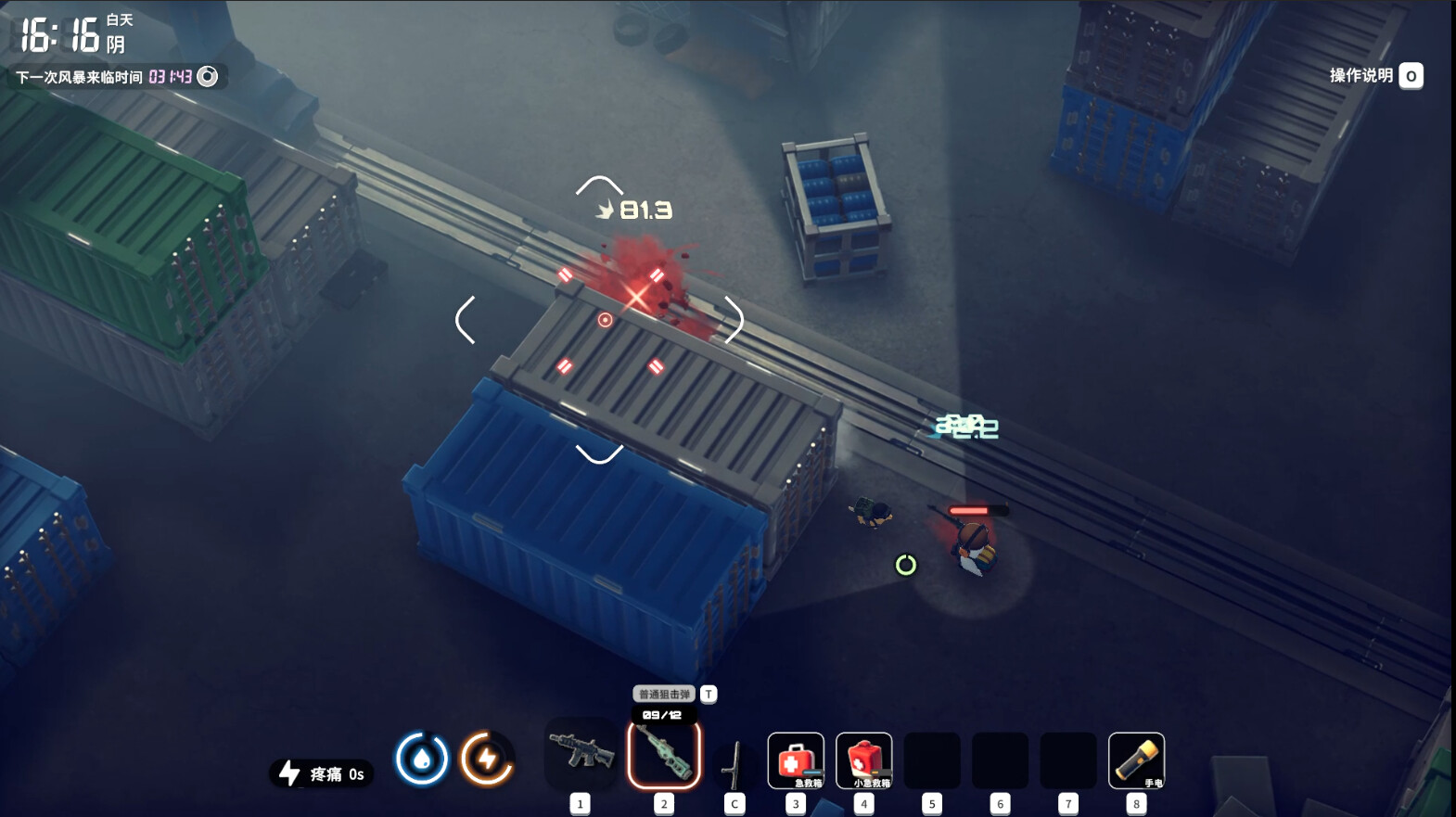Use the 小急救箱 small first aid kit

(x=864, y=760)
